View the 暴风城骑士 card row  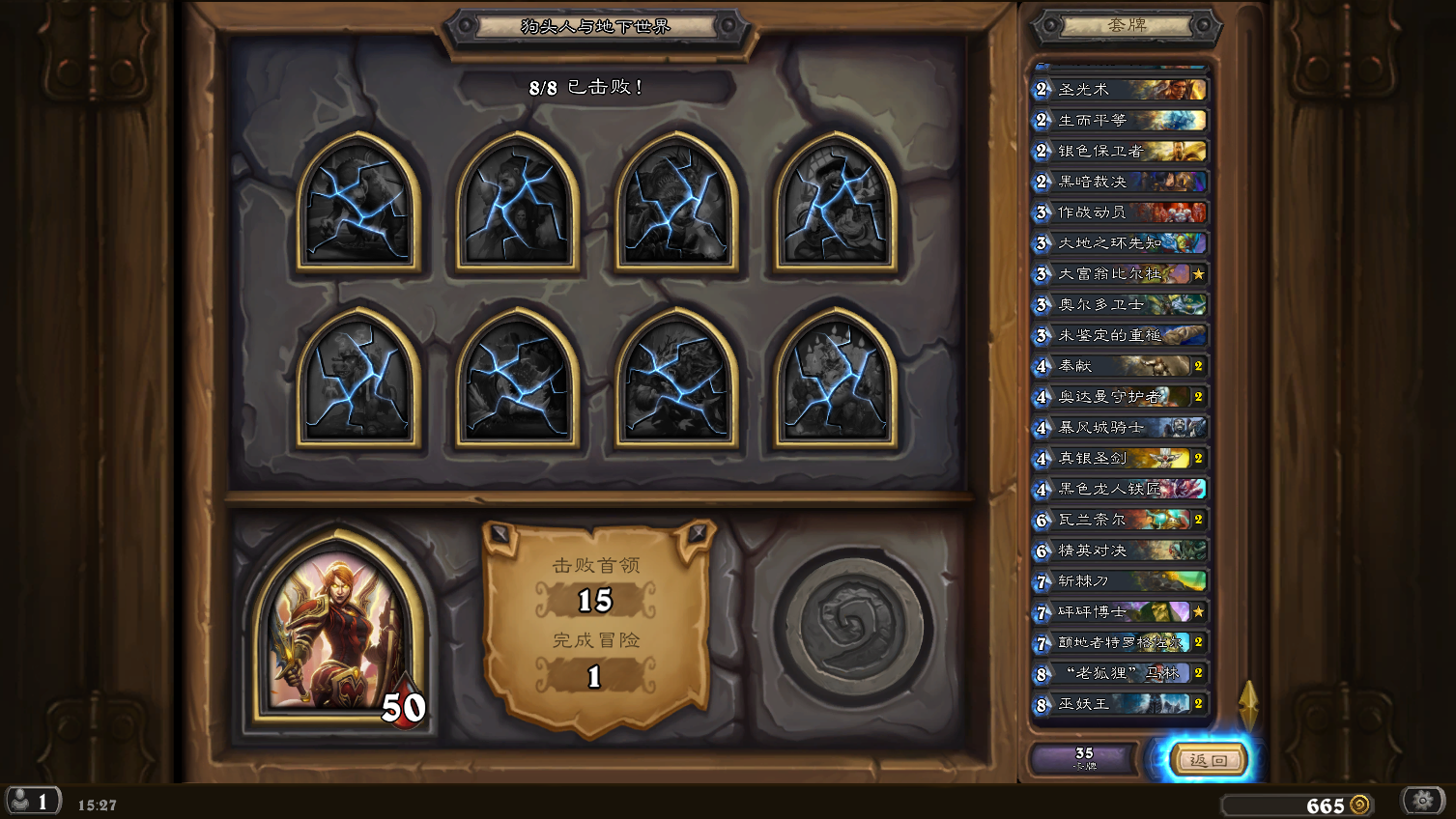pos(1121,427)
